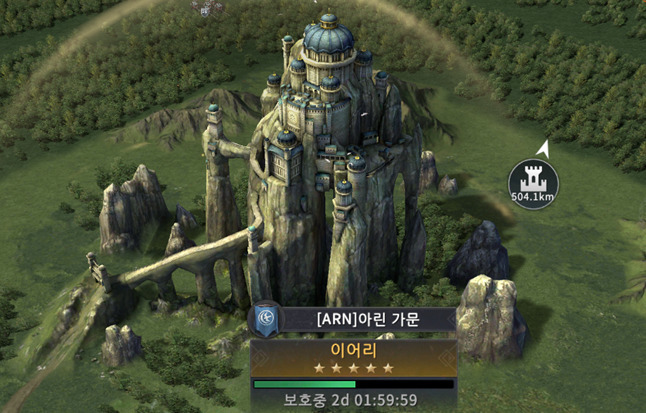646x413 pixels.
Task: Open the 이어리 castle info panel
Action: coord(354,357)
